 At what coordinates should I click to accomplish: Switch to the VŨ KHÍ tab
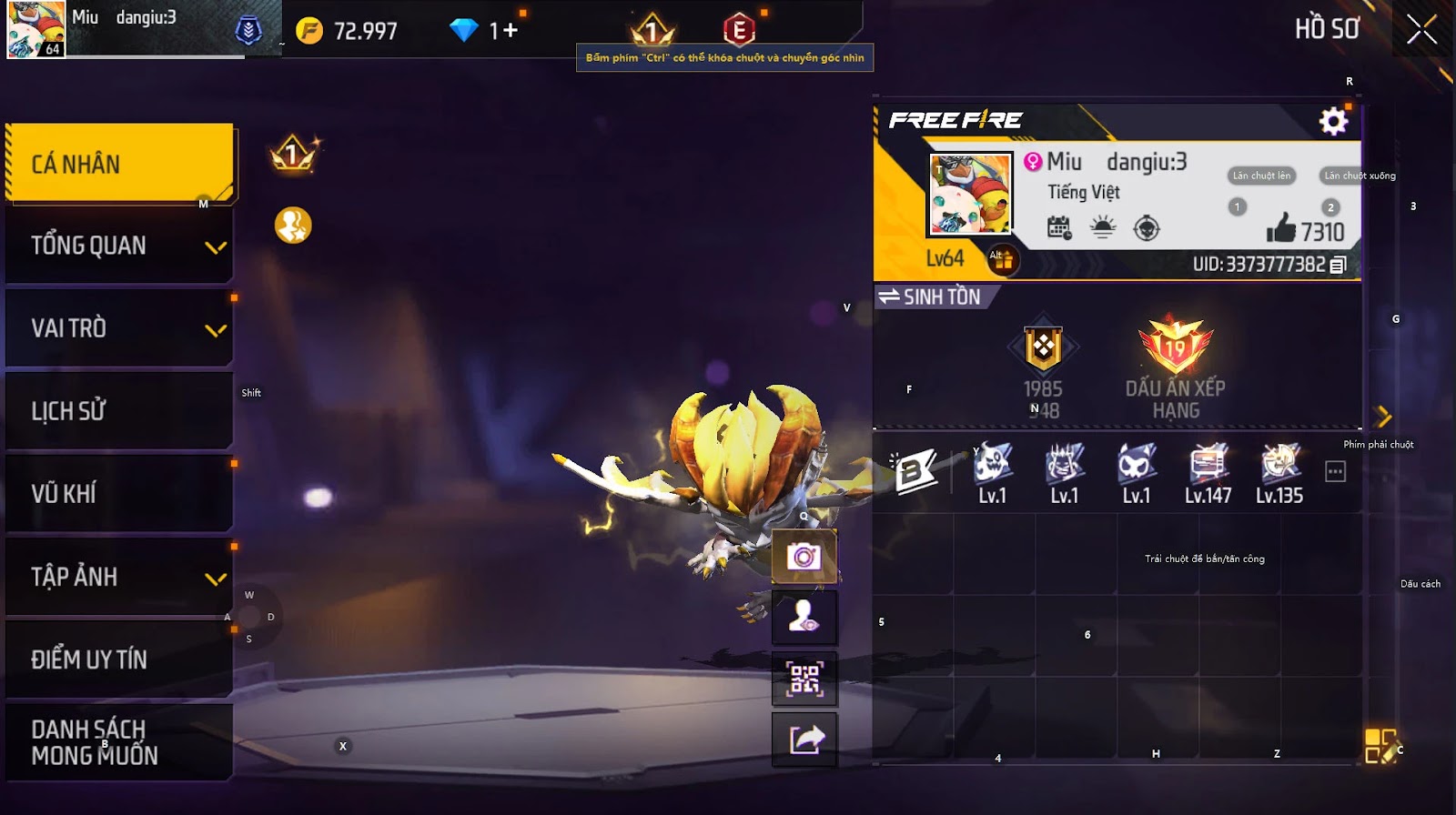pos(119,494)
